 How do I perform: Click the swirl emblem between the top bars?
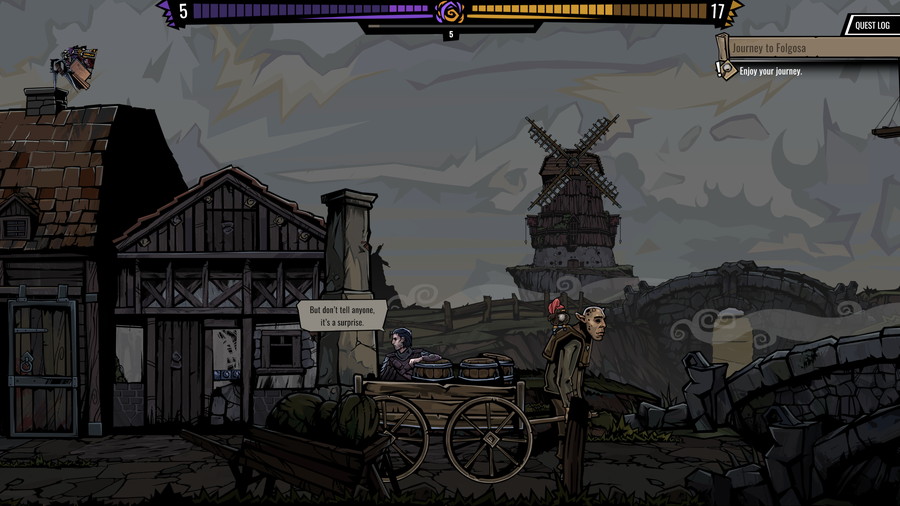pyautogui.click(x=450, y=12)
